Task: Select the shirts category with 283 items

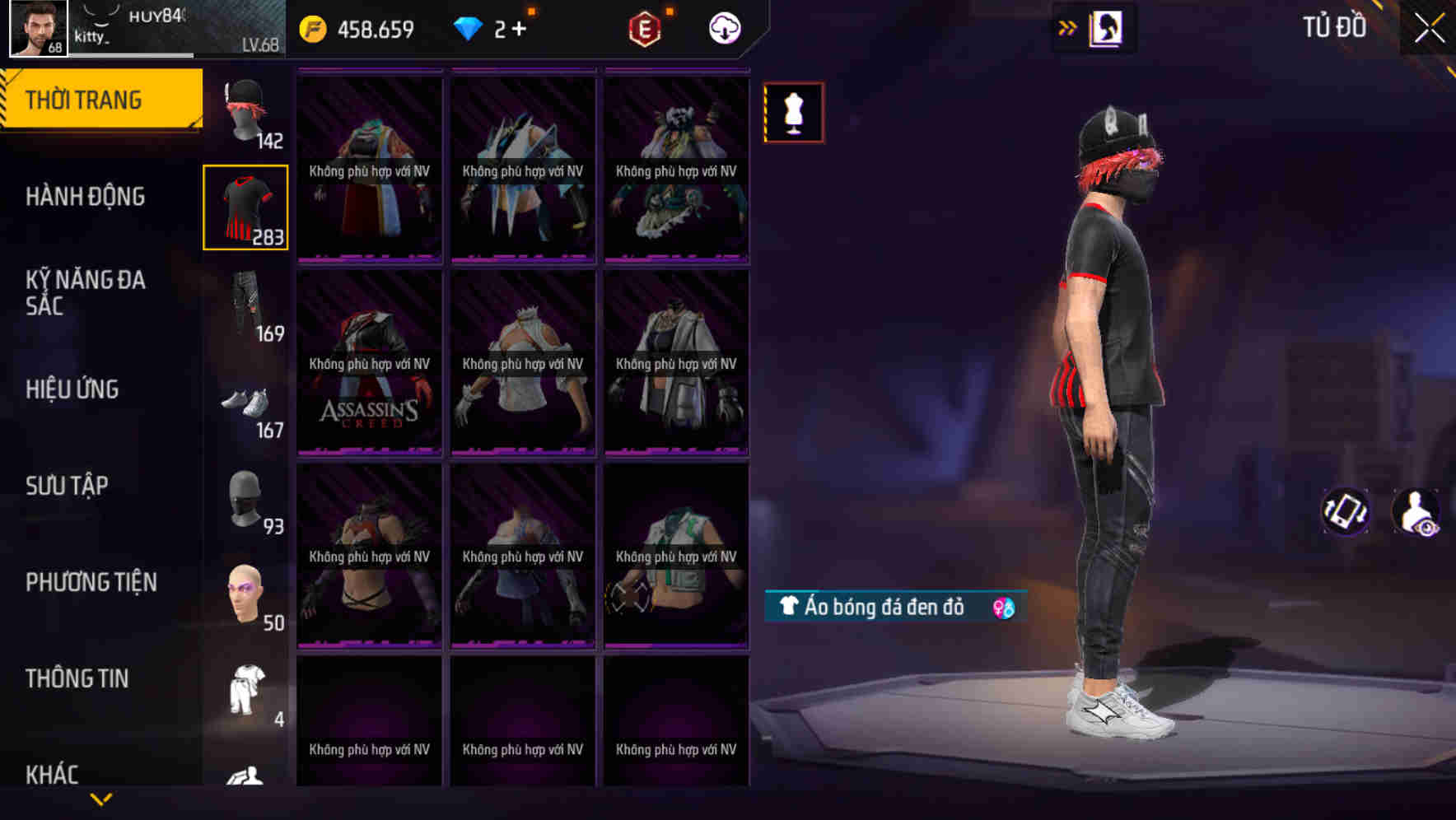Action: pyautogui.click(x=245, y=210)
